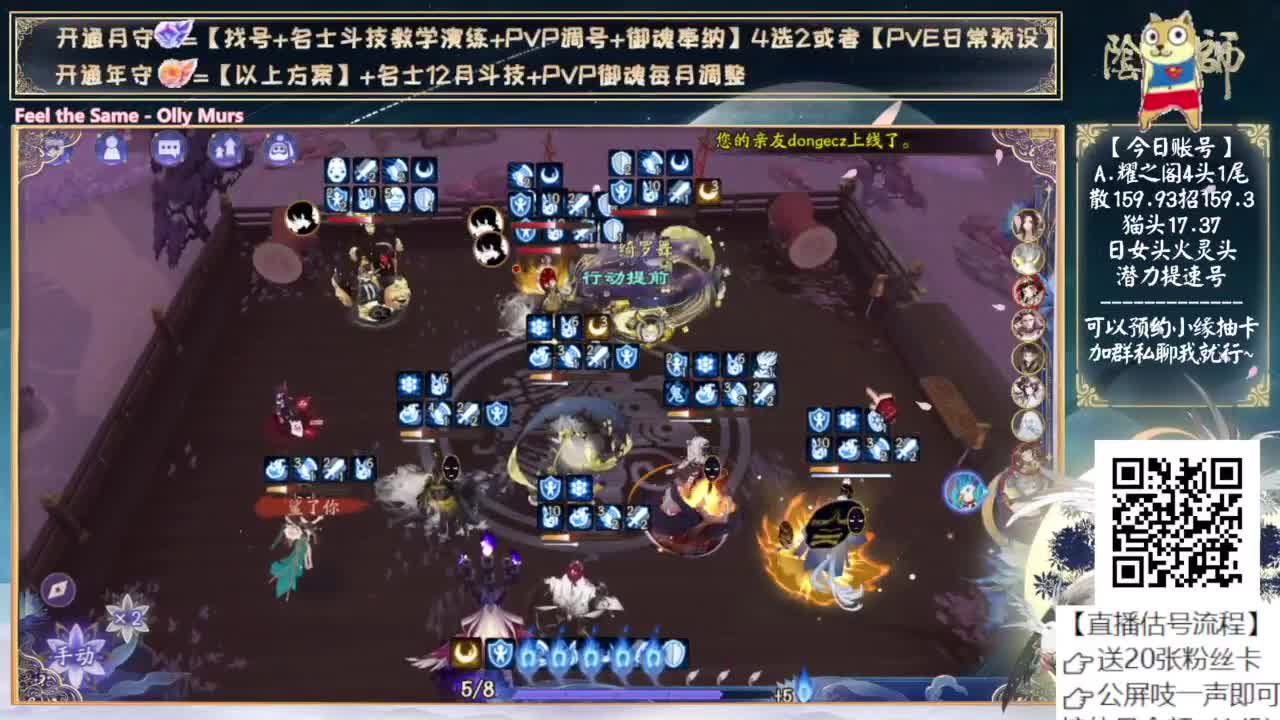Select the golden crescent moon skill icon
Screen dimensions: 1280x720
[x=465, y=653]
